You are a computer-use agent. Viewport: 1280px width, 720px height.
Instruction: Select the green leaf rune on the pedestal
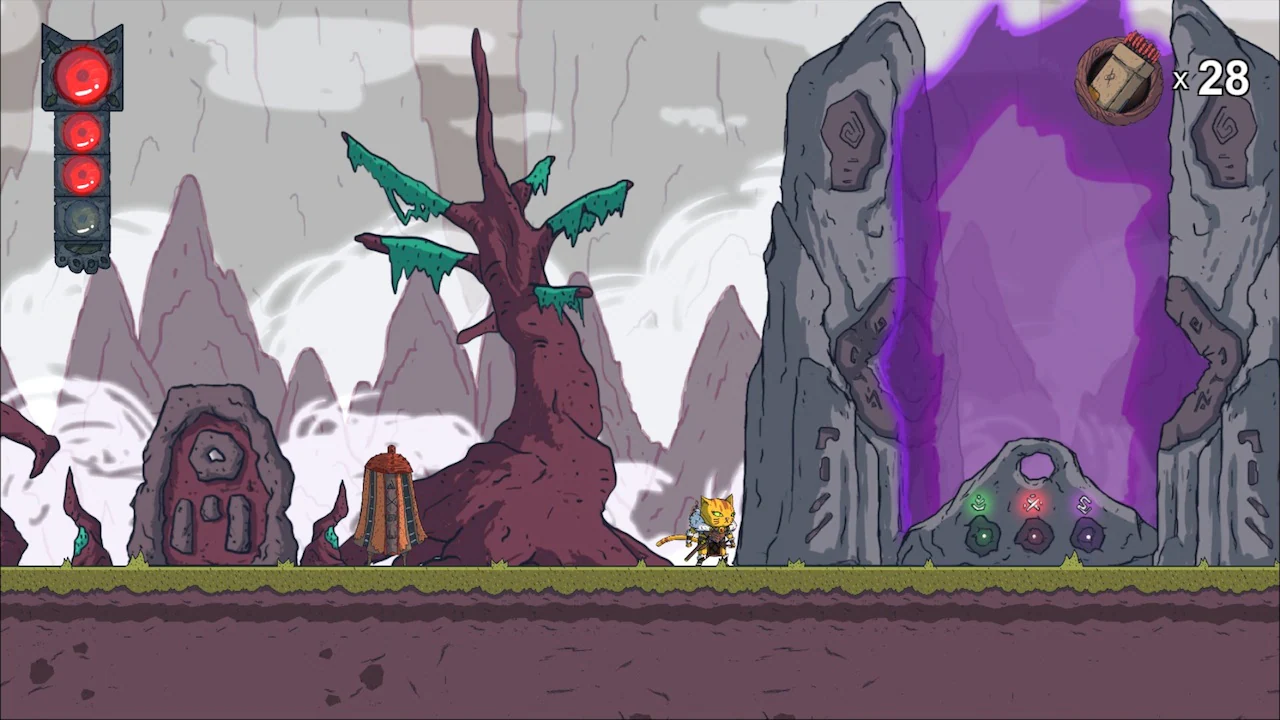click(979, 502)
